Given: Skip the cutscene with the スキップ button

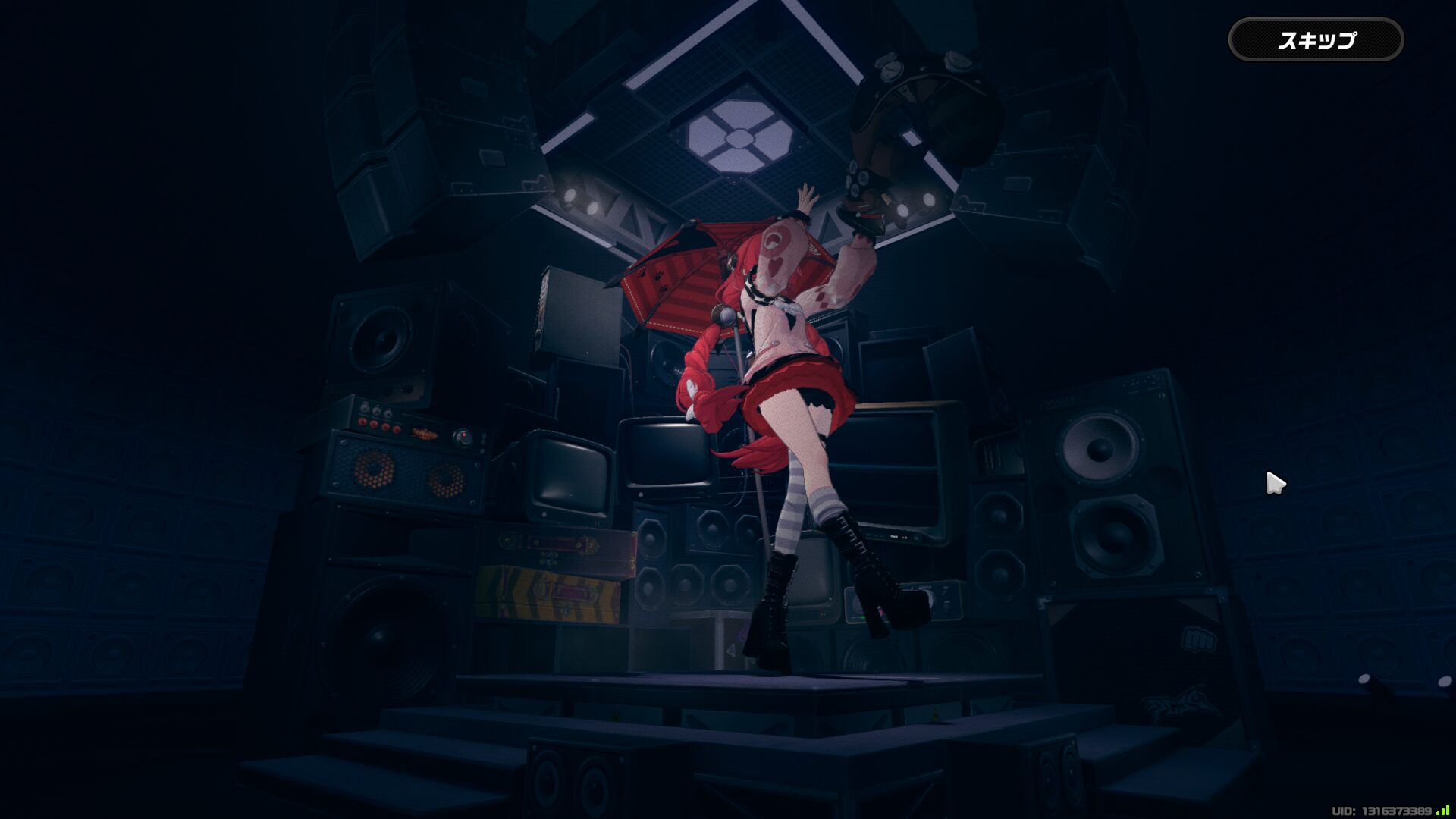Looking at the screenshot, I should (1316, 40).
